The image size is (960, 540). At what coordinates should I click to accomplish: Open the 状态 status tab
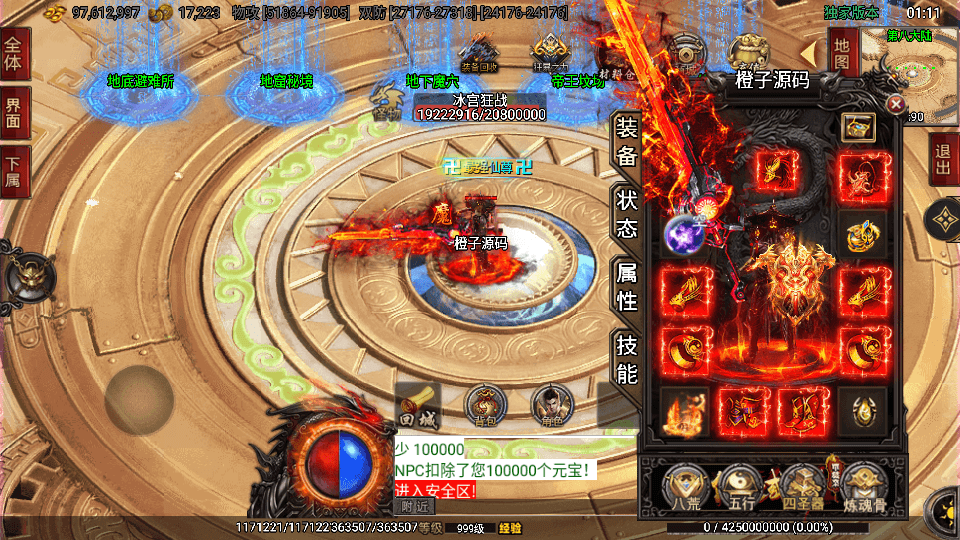coord(626,214)
